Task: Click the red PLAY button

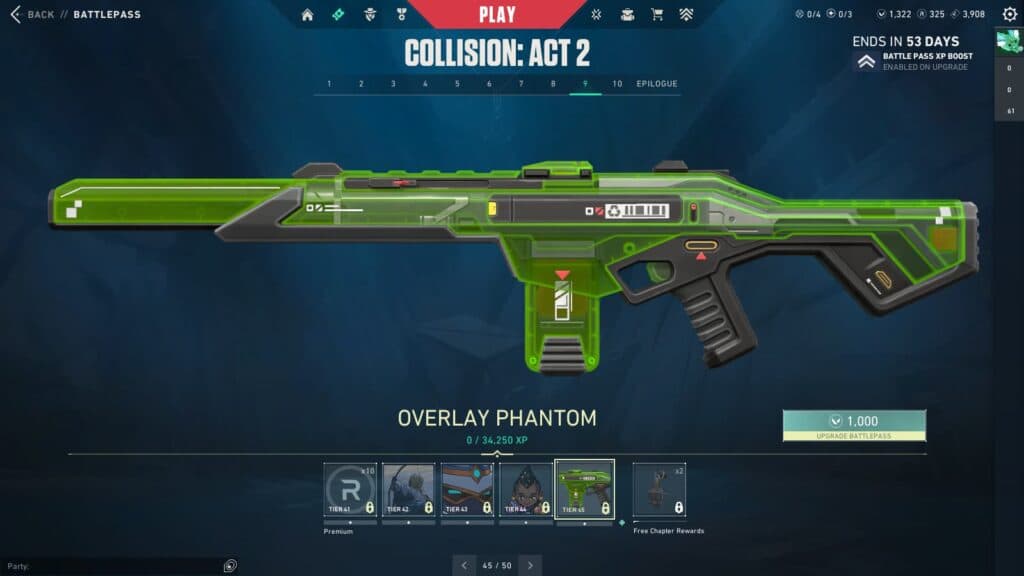Action: pyautogui.click(x=497, y=14)
